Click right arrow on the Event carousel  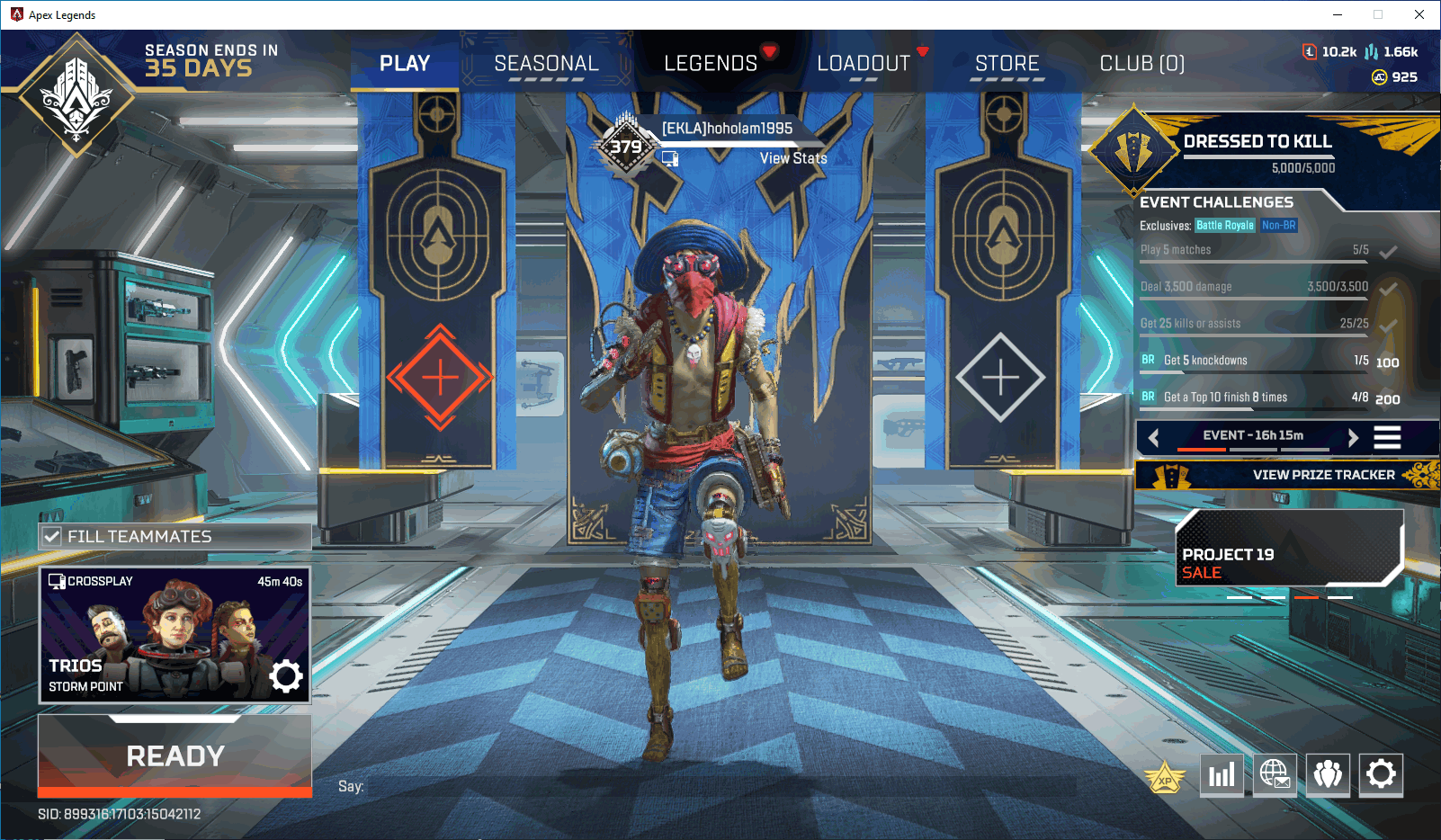pyautogui.click(x=1354, y=438)
